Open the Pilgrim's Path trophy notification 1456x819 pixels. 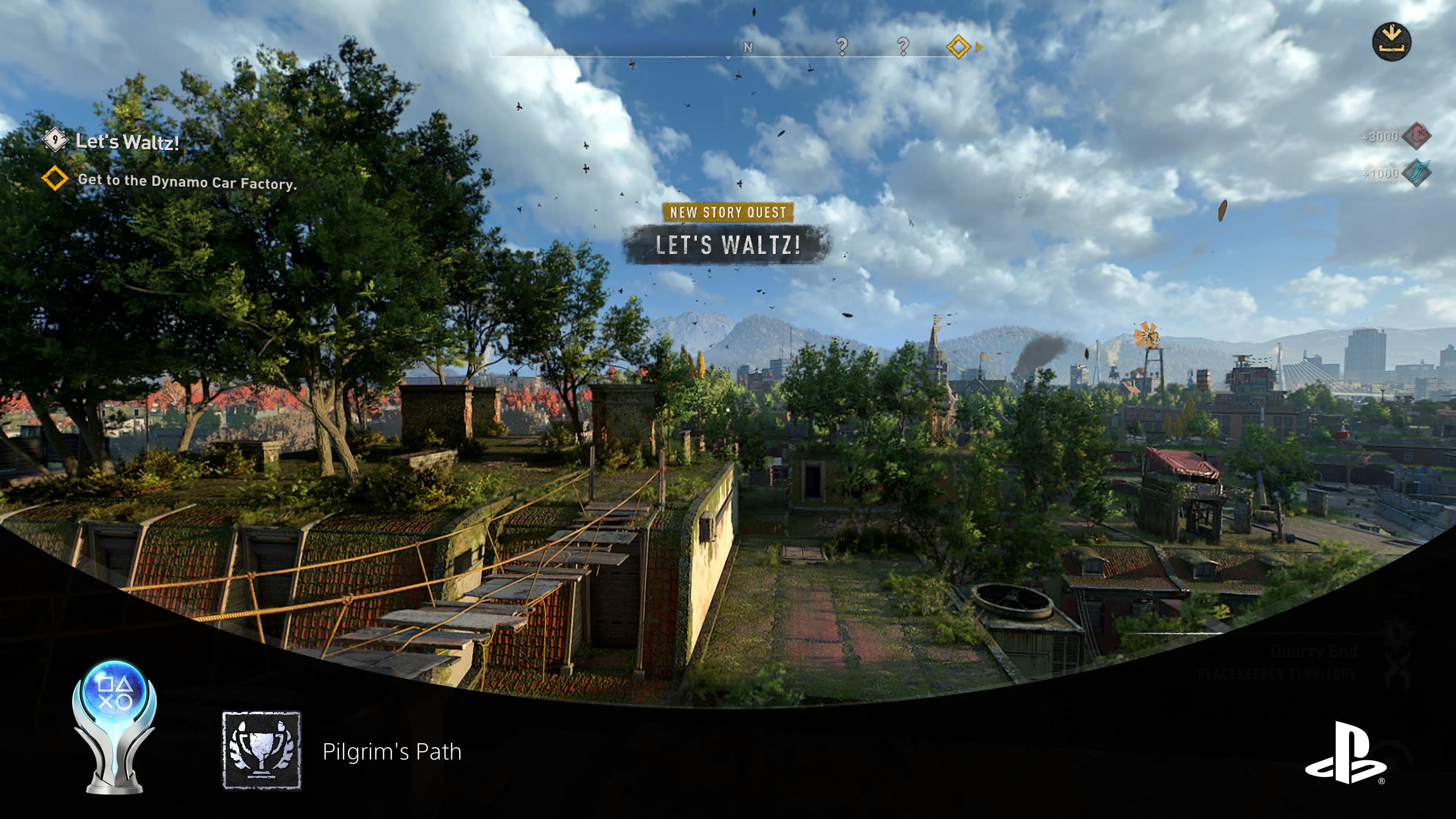point(391,752)
